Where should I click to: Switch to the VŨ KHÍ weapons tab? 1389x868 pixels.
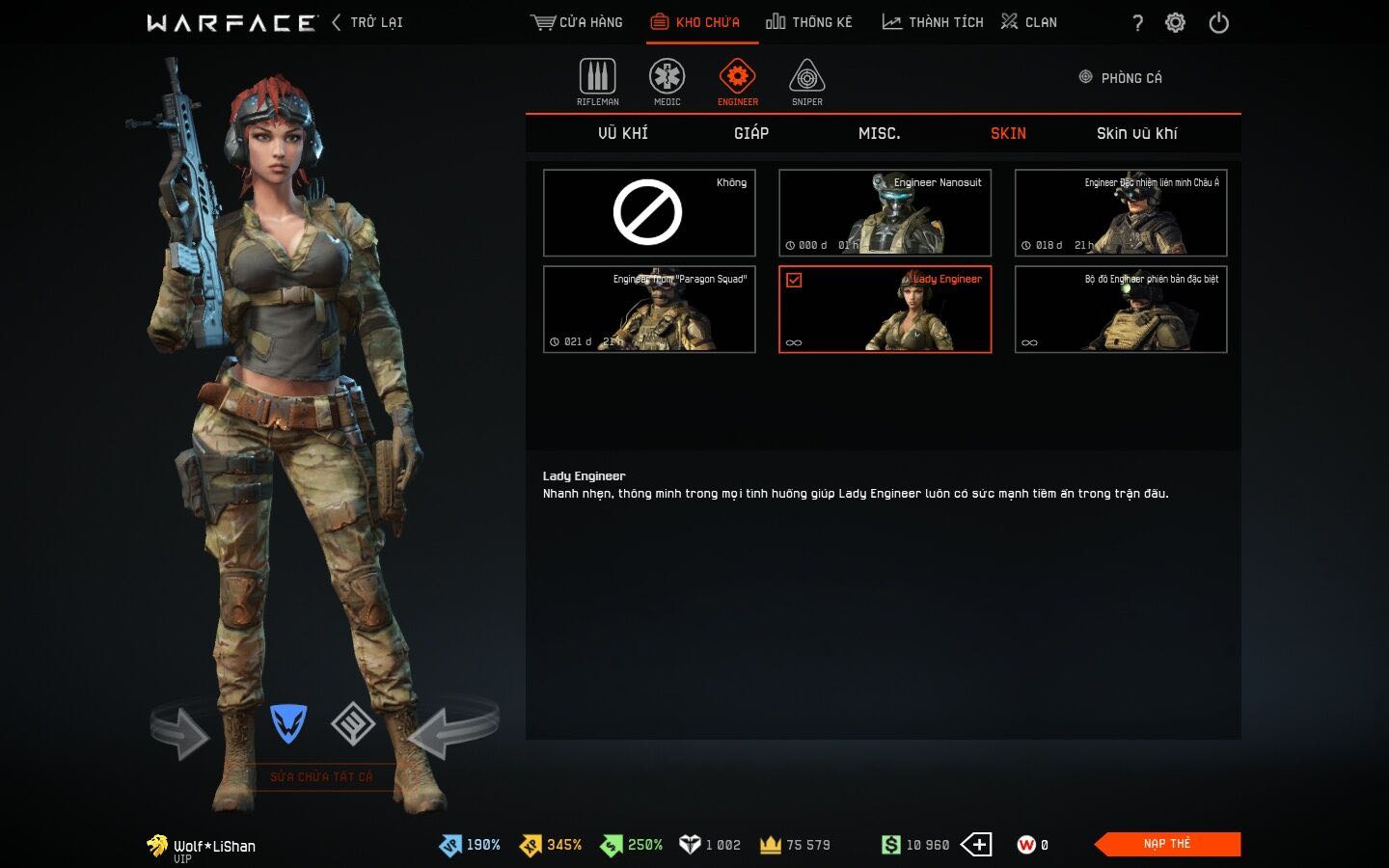click(623, 133)
